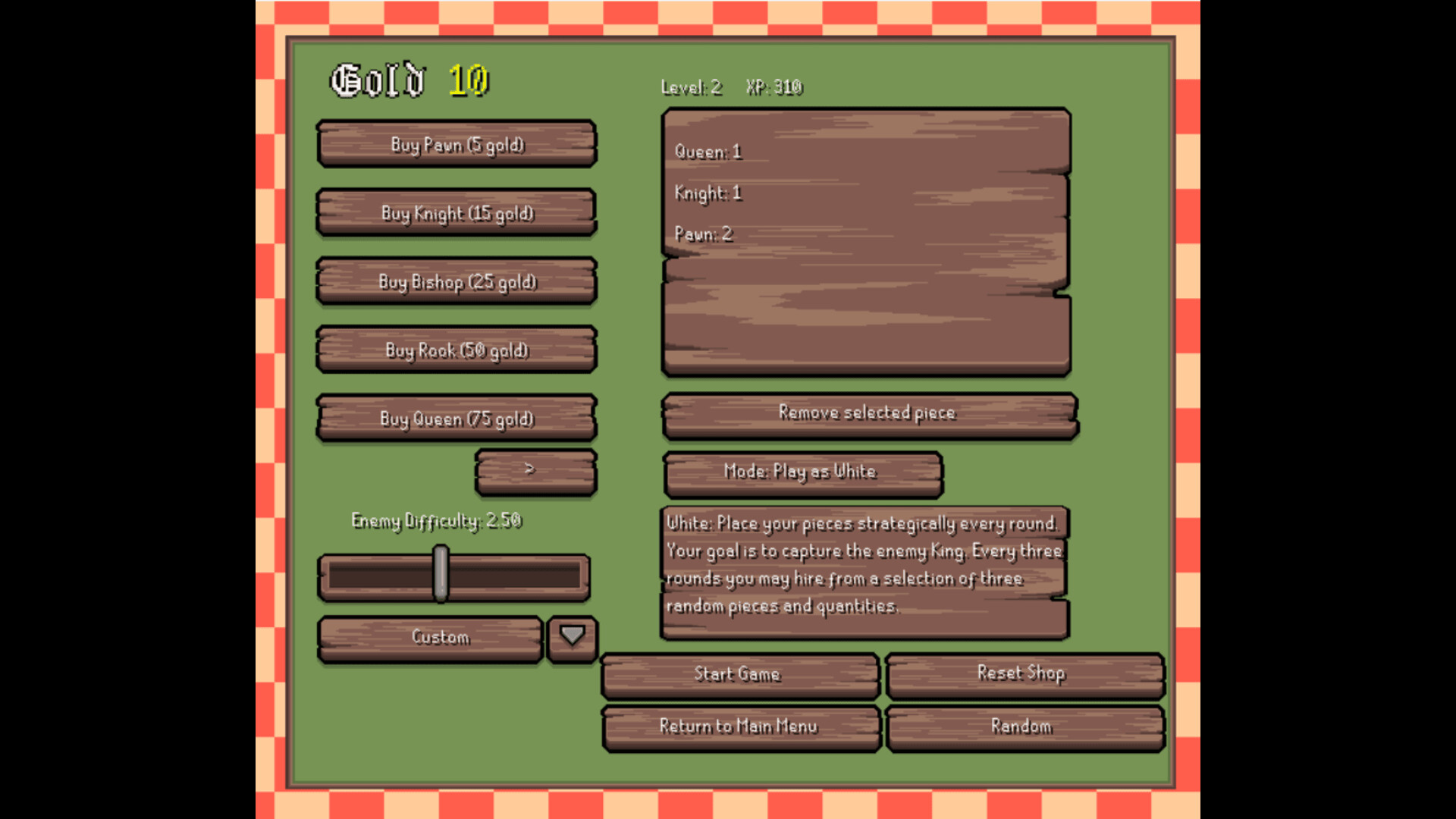
Task: Buy a Bishop for 25 gold
Action: tap(456, 281)
